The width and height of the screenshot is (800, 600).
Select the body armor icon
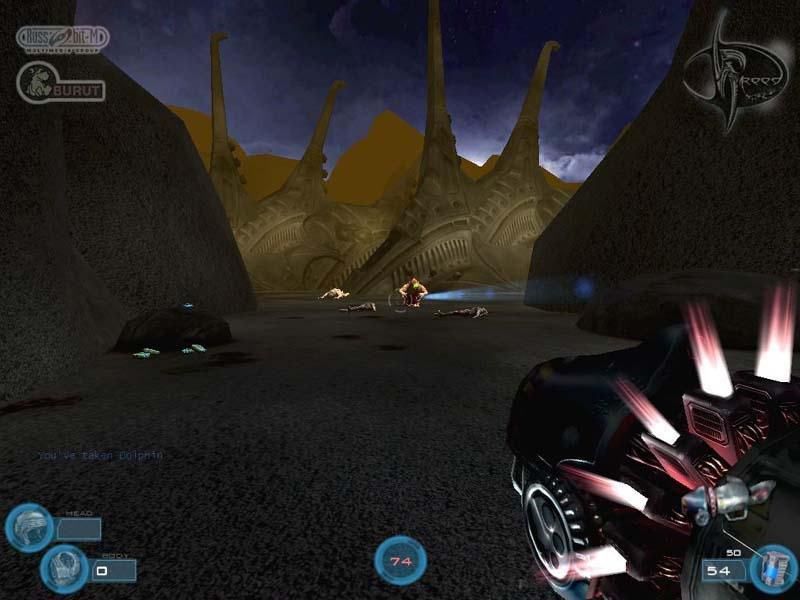63,568
